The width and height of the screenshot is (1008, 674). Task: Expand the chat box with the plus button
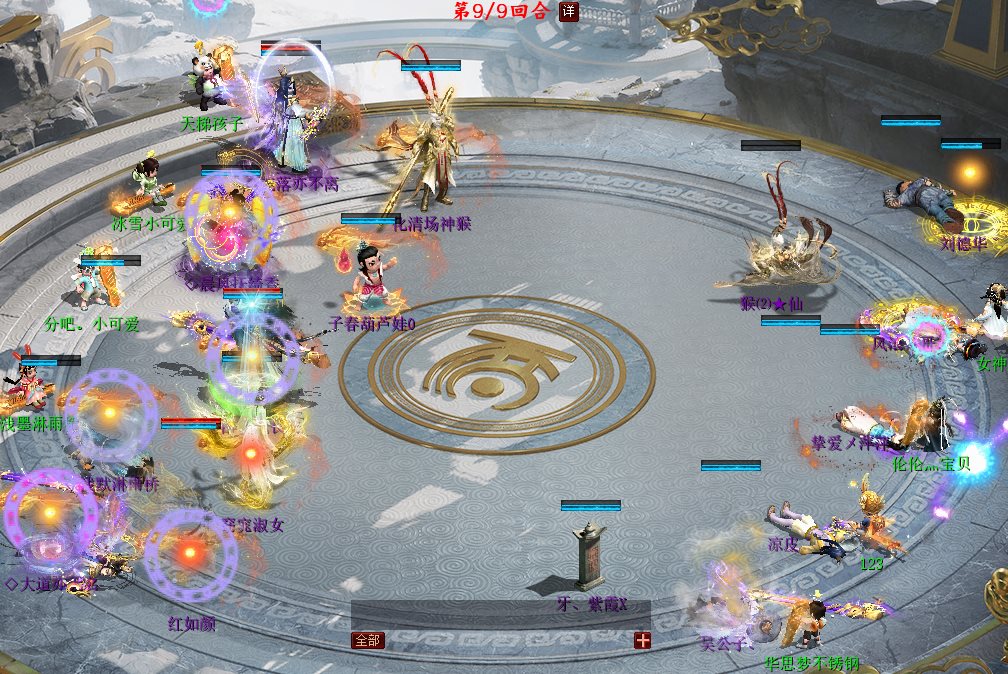pos(642,640)
